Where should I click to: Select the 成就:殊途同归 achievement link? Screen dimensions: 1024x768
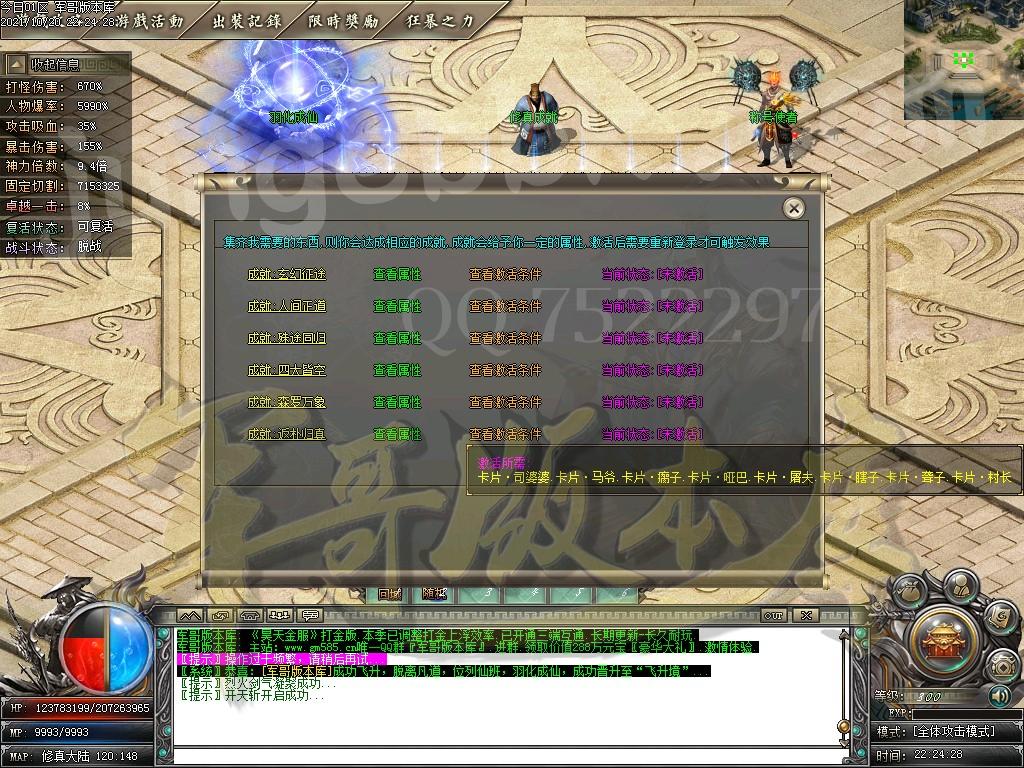(287, 338)
